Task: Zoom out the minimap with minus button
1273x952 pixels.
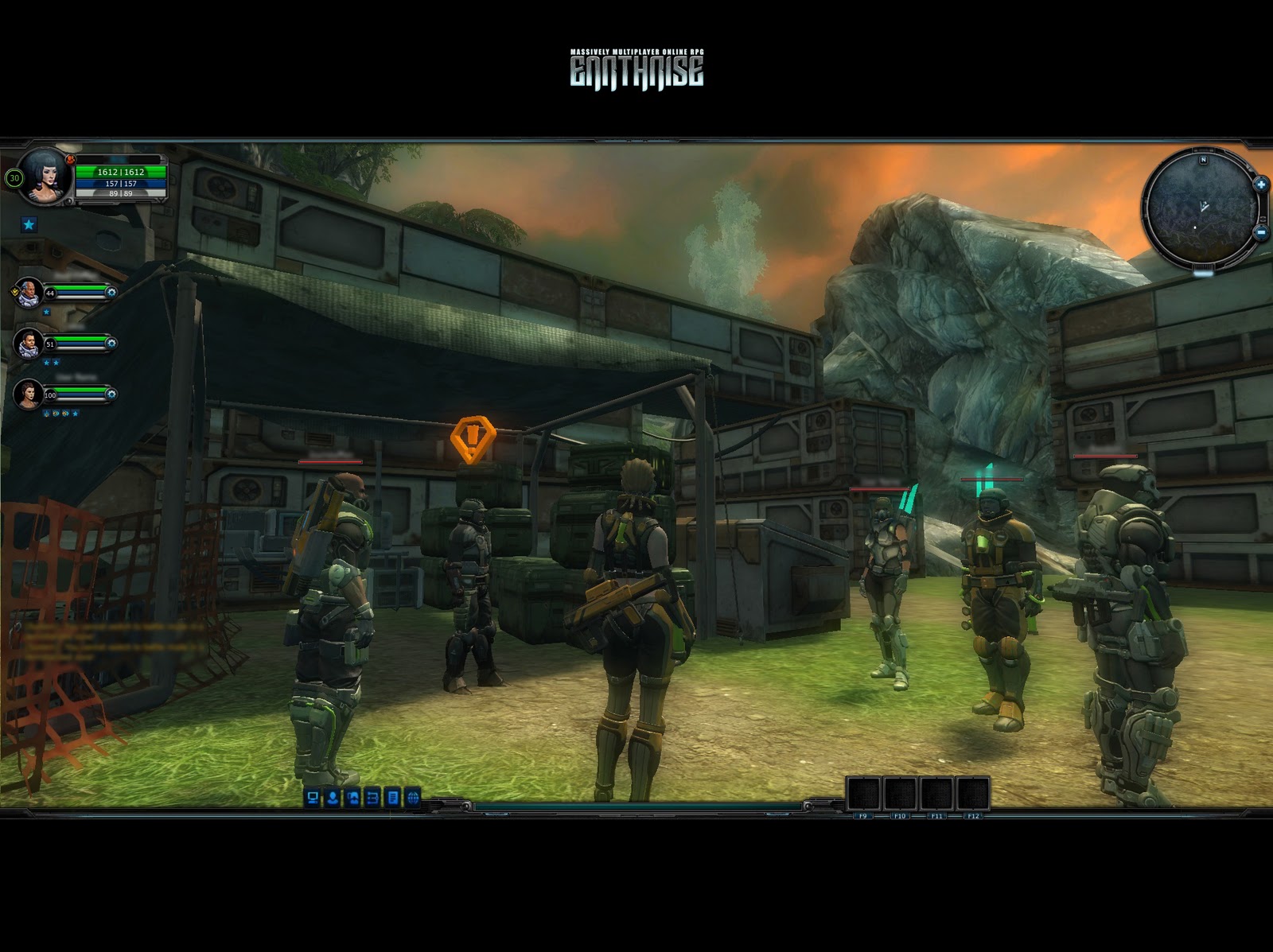Action: coord(1261,232)
